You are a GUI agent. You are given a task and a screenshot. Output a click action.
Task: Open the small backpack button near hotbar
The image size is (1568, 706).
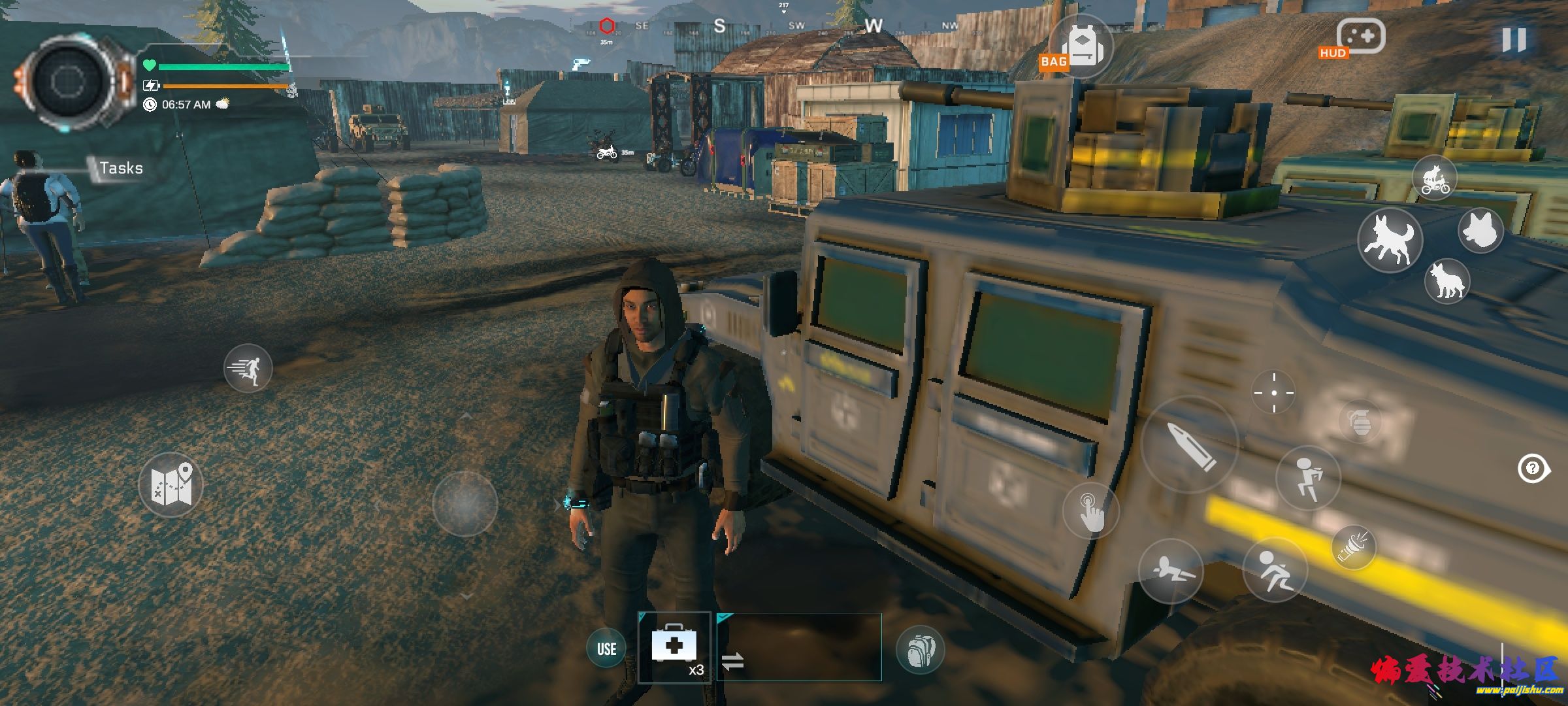(920, 649)
